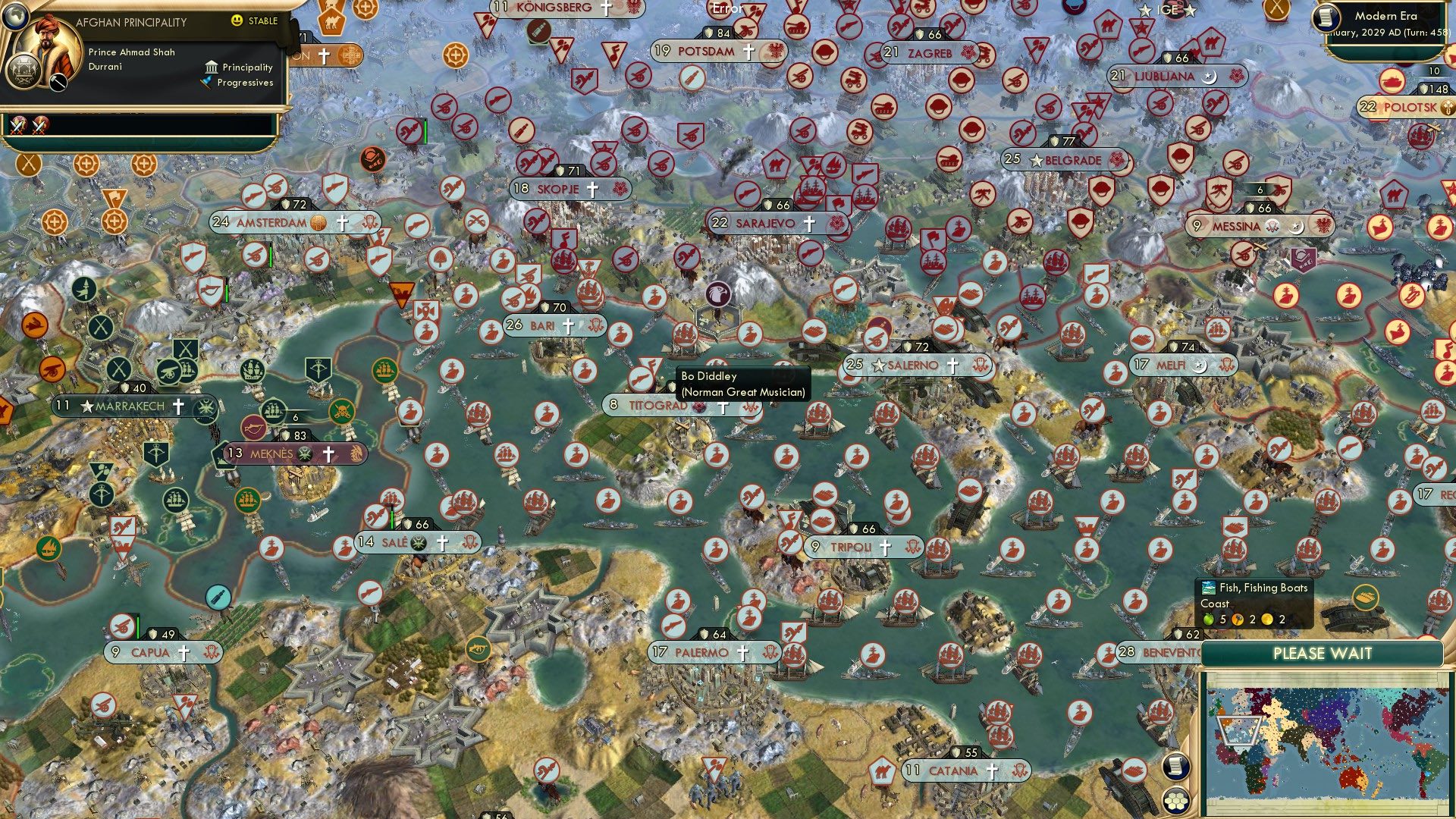Screen dimensions: 1456x819
Task: Click the globe icon above the leader portrait
Action: pyautogui.click(x=15, y=17)
